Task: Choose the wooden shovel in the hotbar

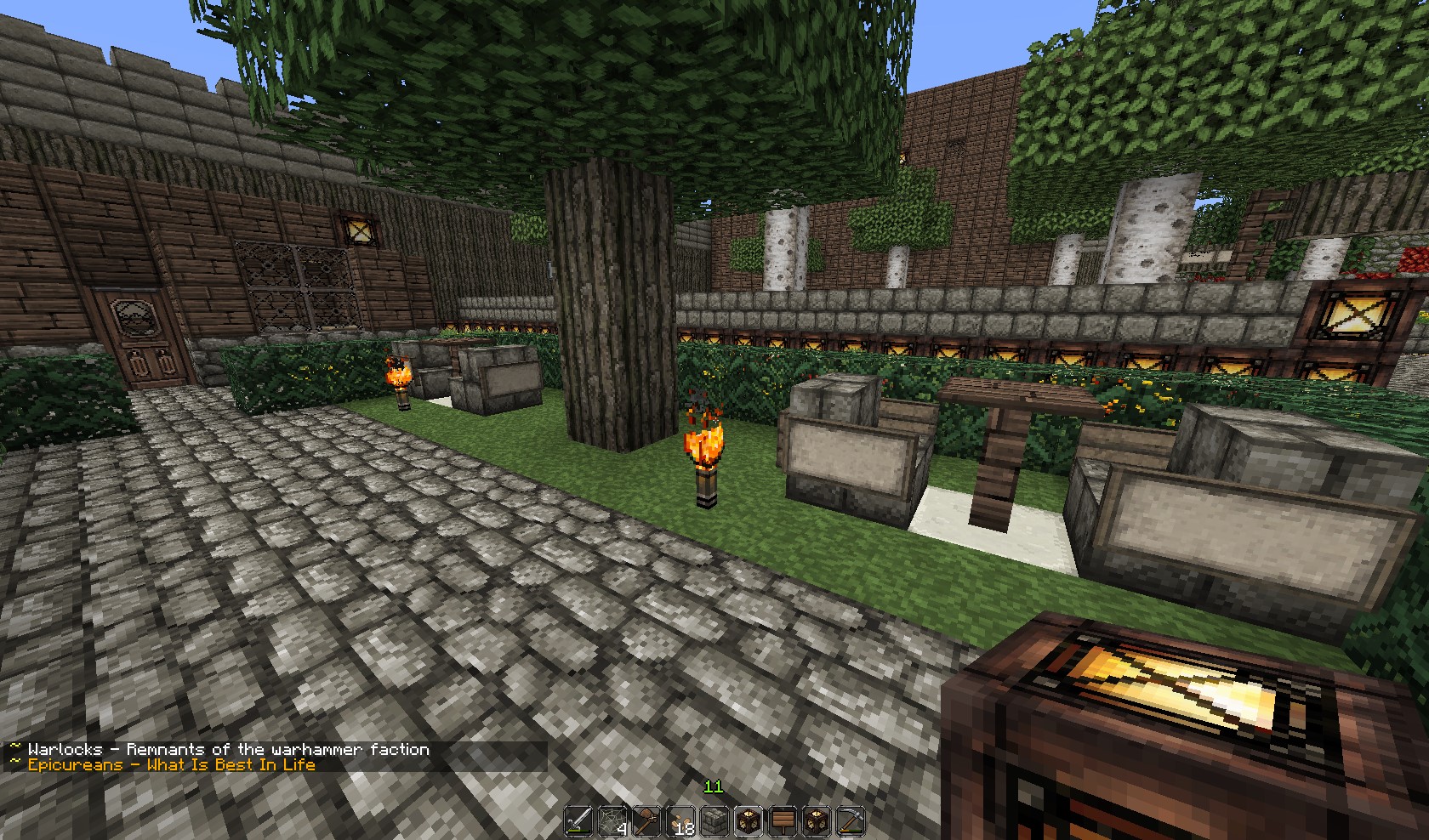Action: point(647,822)
